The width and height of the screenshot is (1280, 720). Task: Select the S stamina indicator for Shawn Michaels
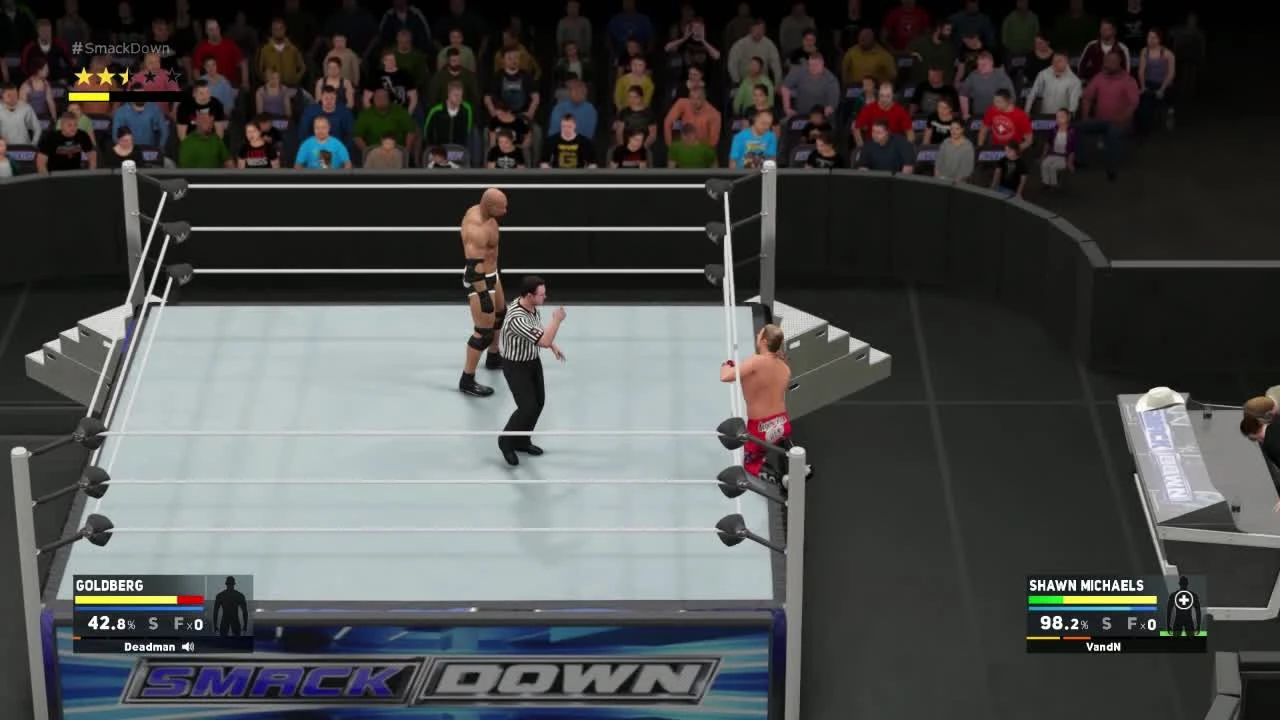tap(1106, 624)
